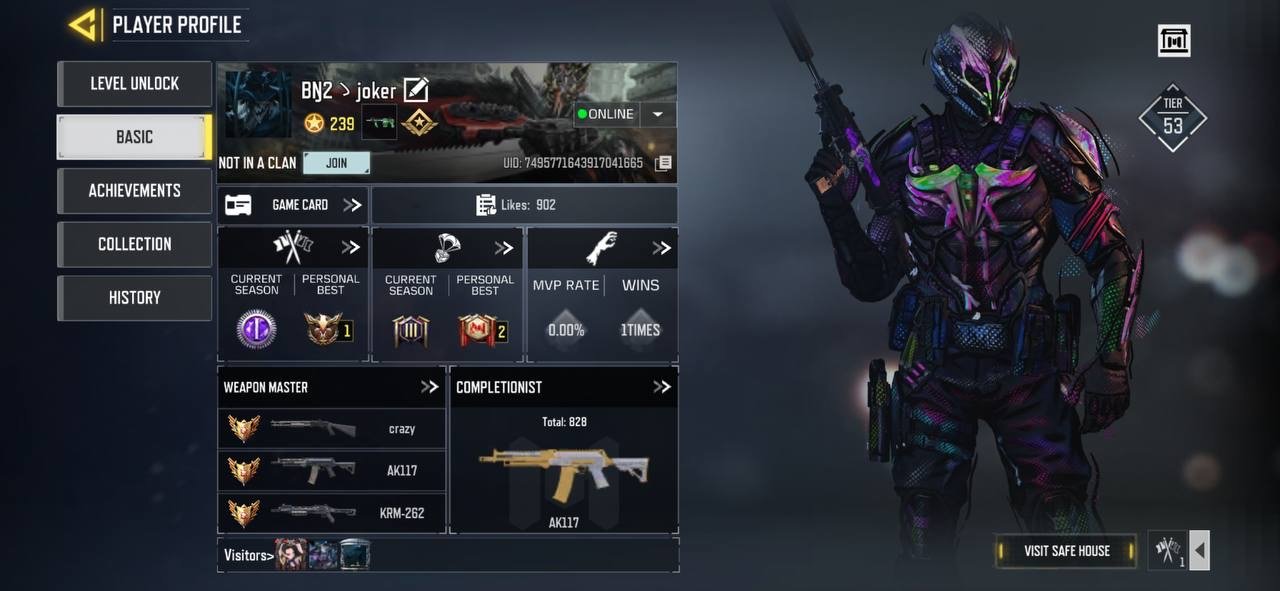View the Visitors list
1280x591 pixels.
tap(248, 555)
